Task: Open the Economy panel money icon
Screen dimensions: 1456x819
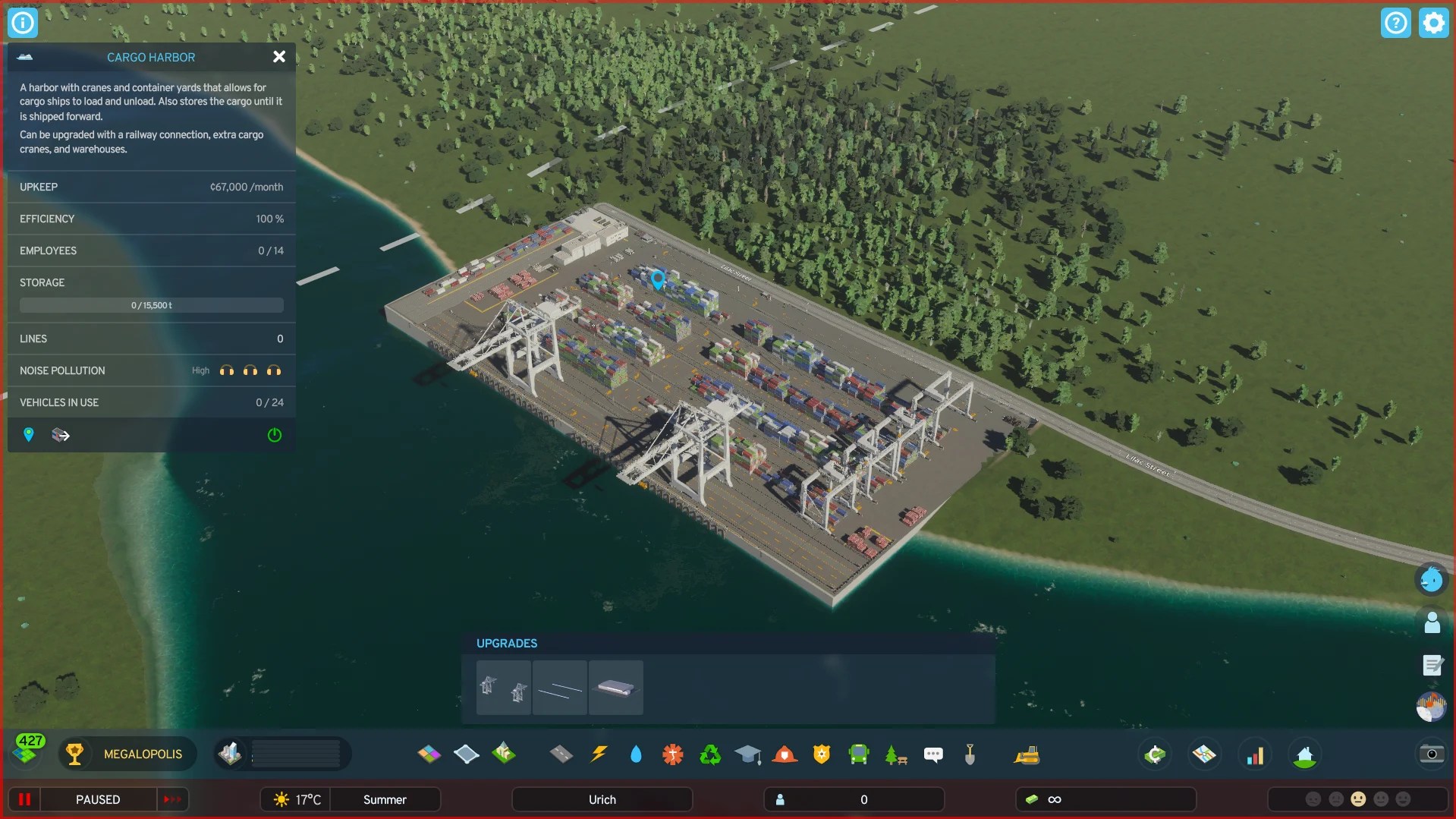Action: point(1155,754)
